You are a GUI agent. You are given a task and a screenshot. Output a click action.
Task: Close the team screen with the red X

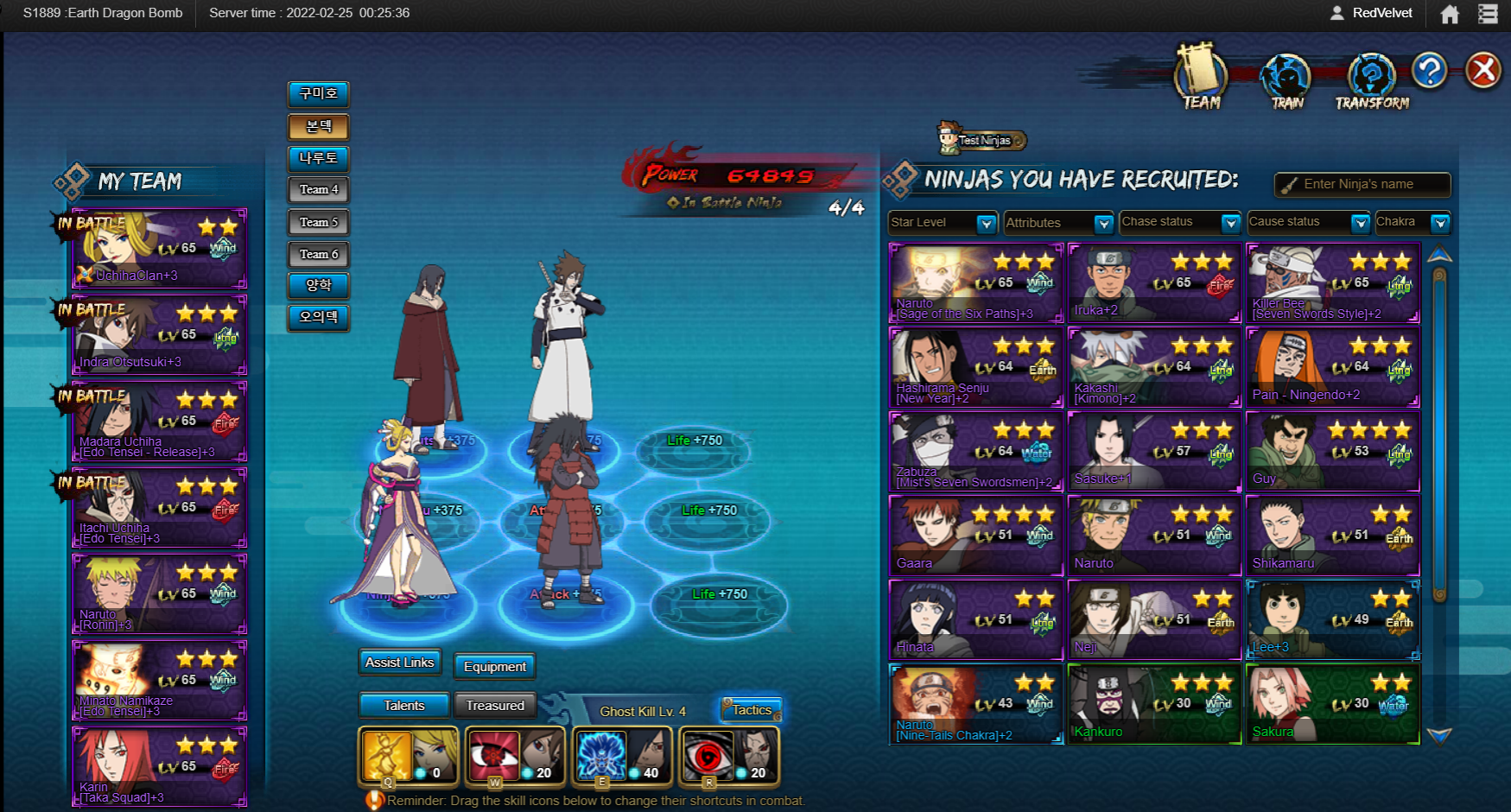(x=1482, y=71)
